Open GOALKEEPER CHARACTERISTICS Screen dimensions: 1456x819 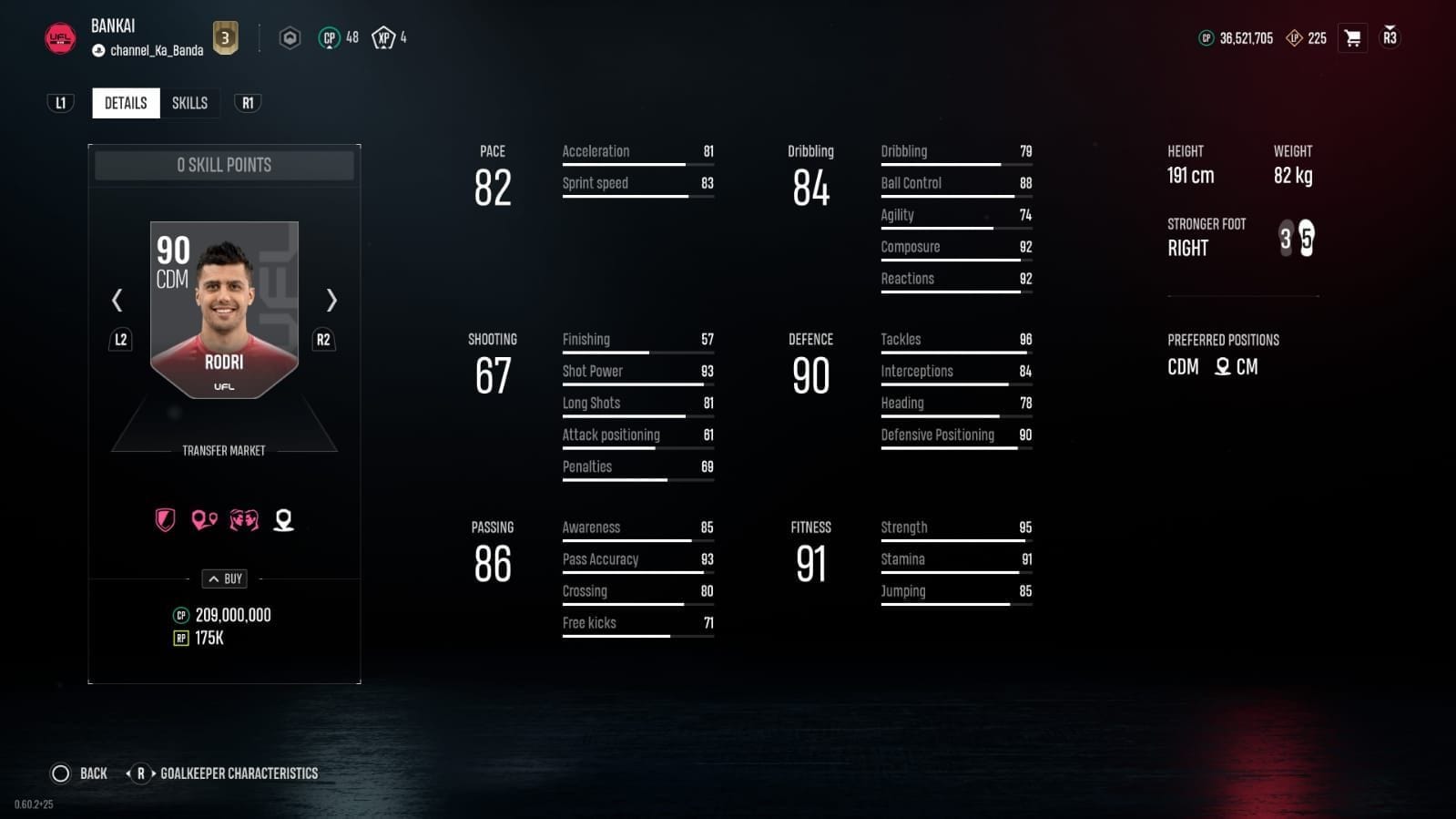240,773
